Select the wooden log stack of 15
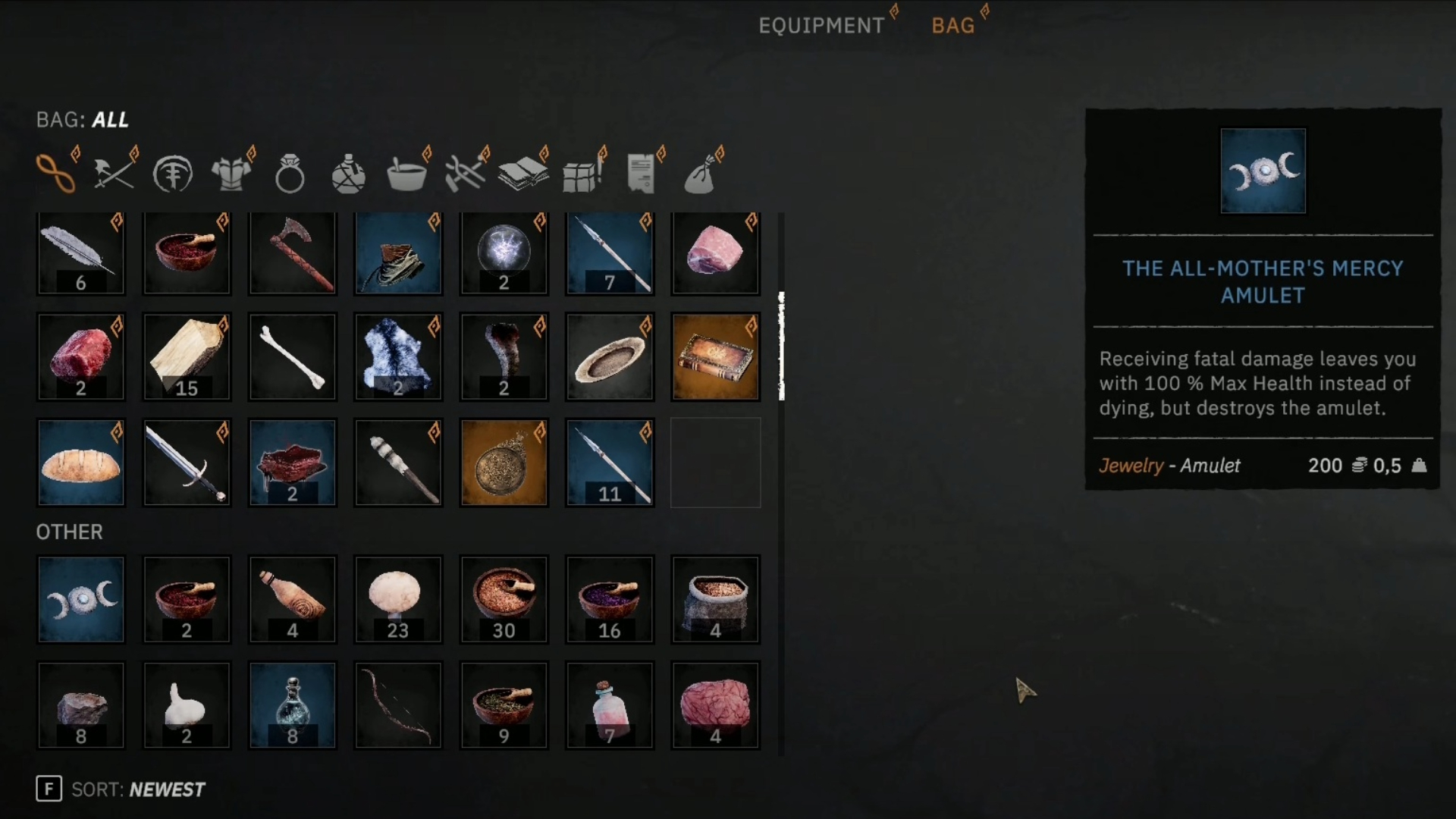Screen dimensions: 1456x819 tap(187, 357)
